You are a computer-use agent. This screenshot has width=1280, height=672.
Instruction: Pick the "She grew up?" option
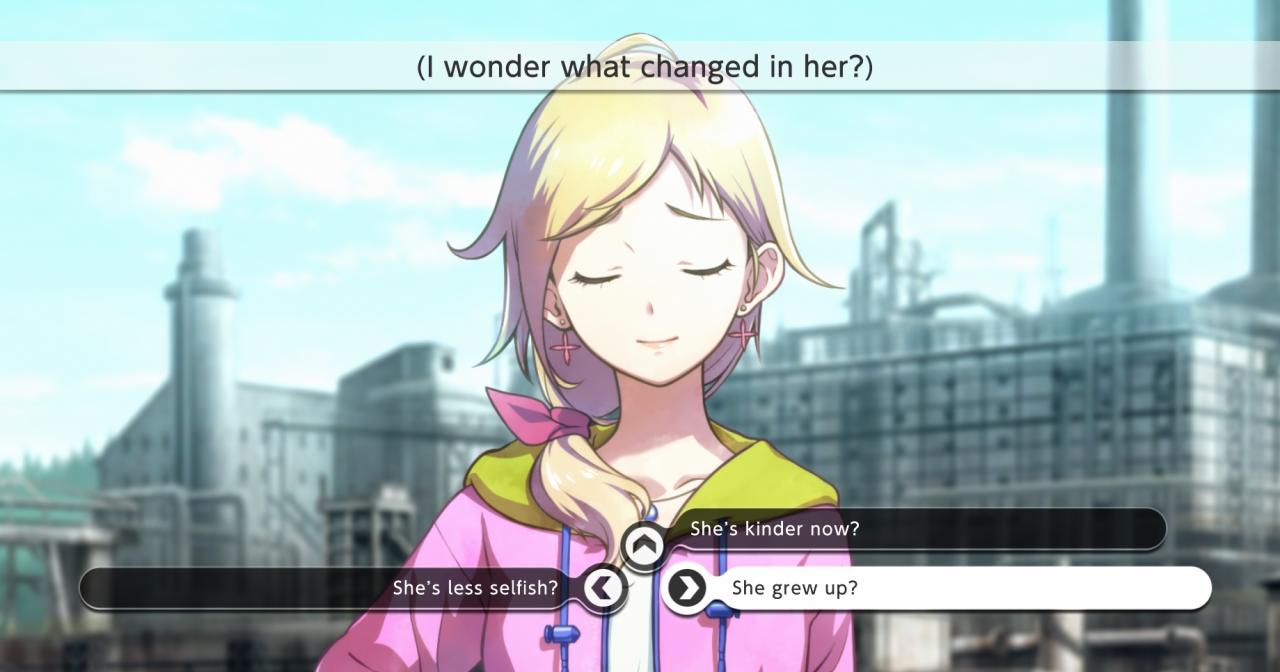pyautogui.click(x=795, y=588)
